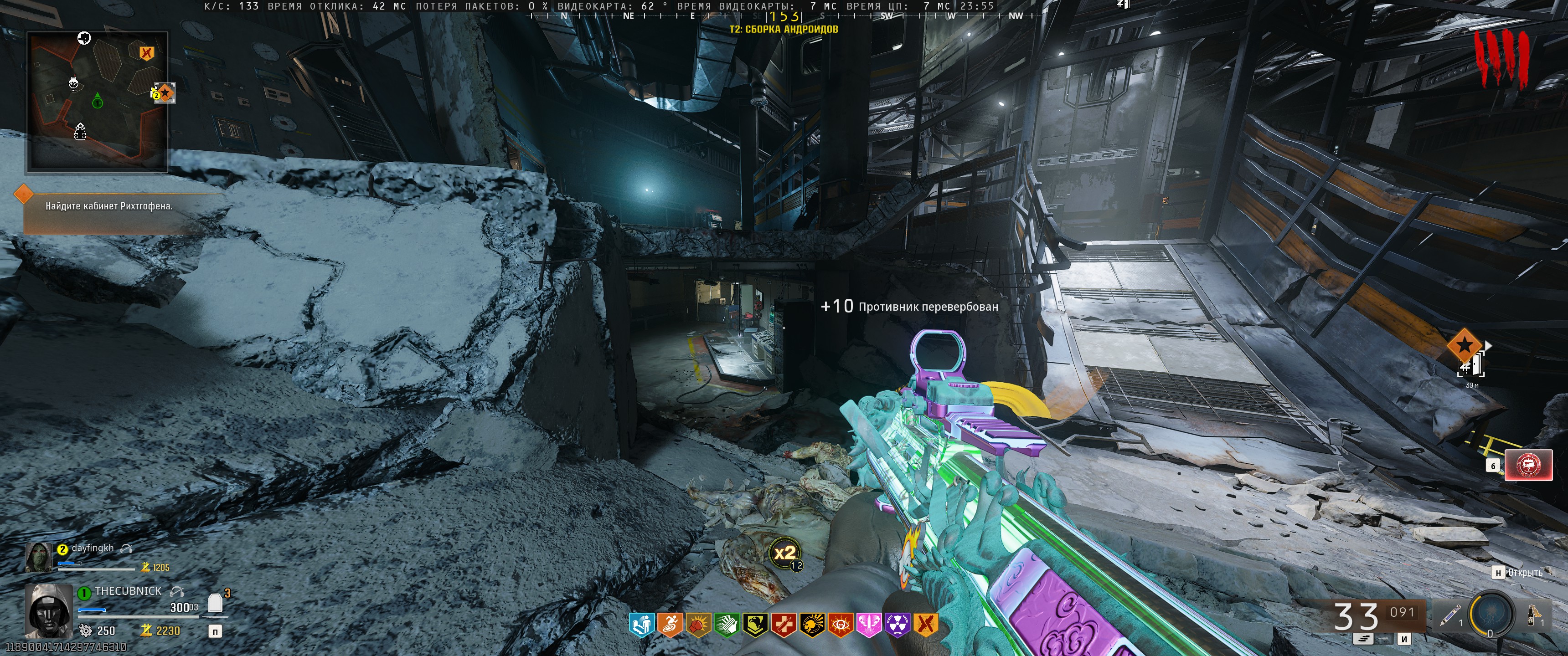Click the pistol marker atop the minimap

pos(84,38)
